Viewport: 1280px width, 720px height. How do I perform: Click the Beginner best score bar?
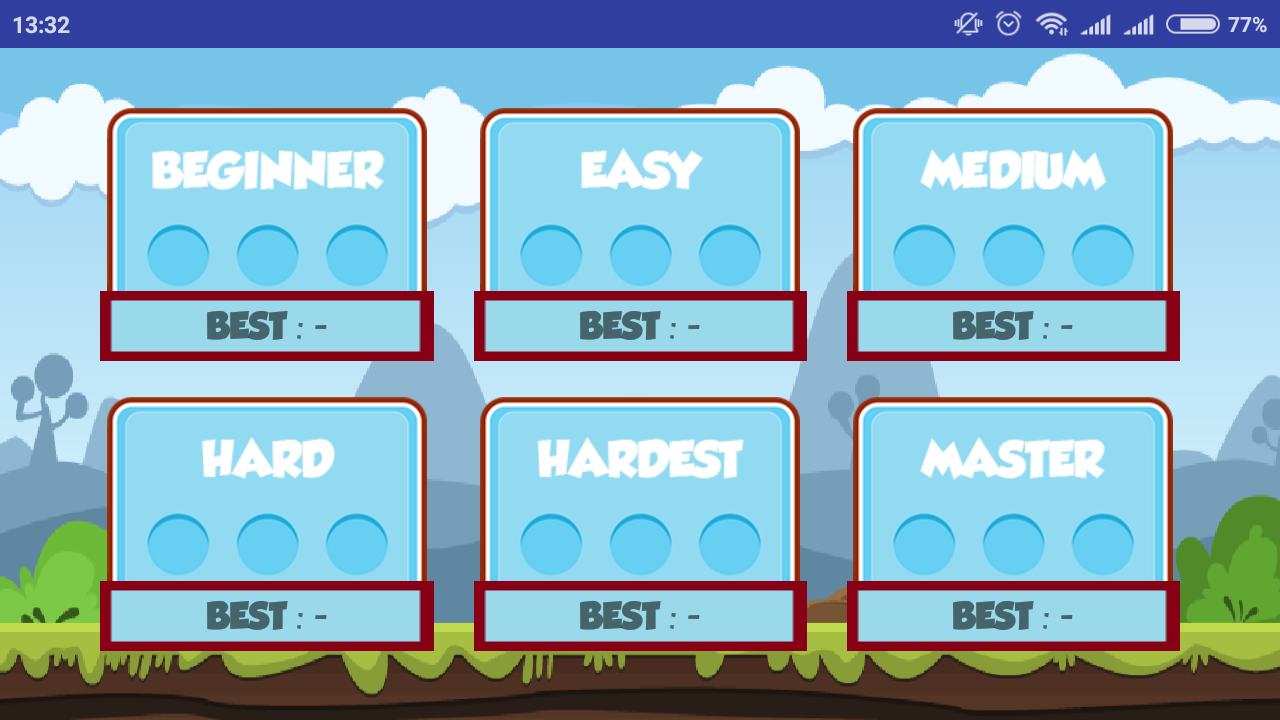265,325
